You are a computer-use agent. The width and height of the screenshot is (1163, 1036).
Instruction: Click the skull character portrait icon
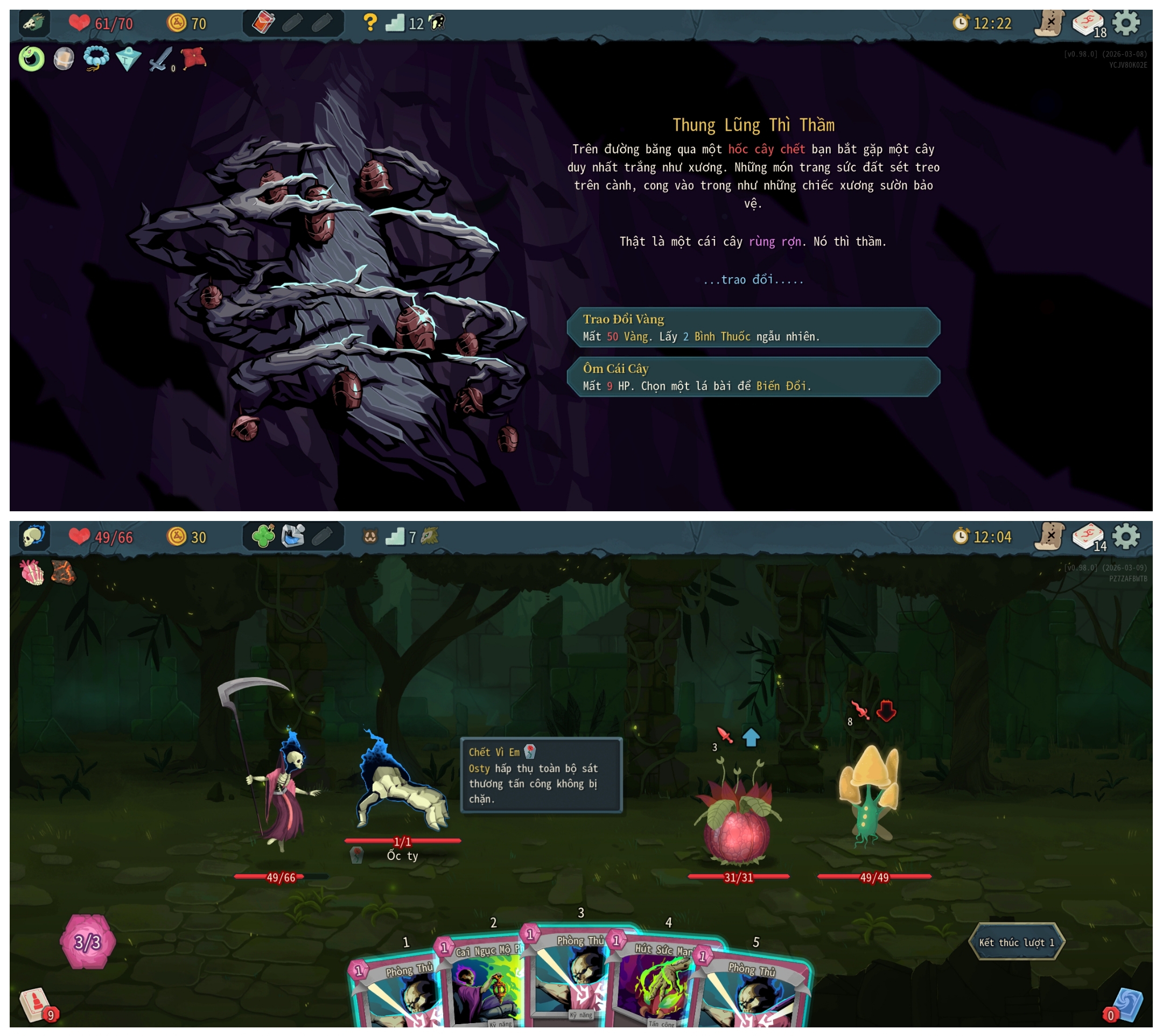[x=34, y=536]
